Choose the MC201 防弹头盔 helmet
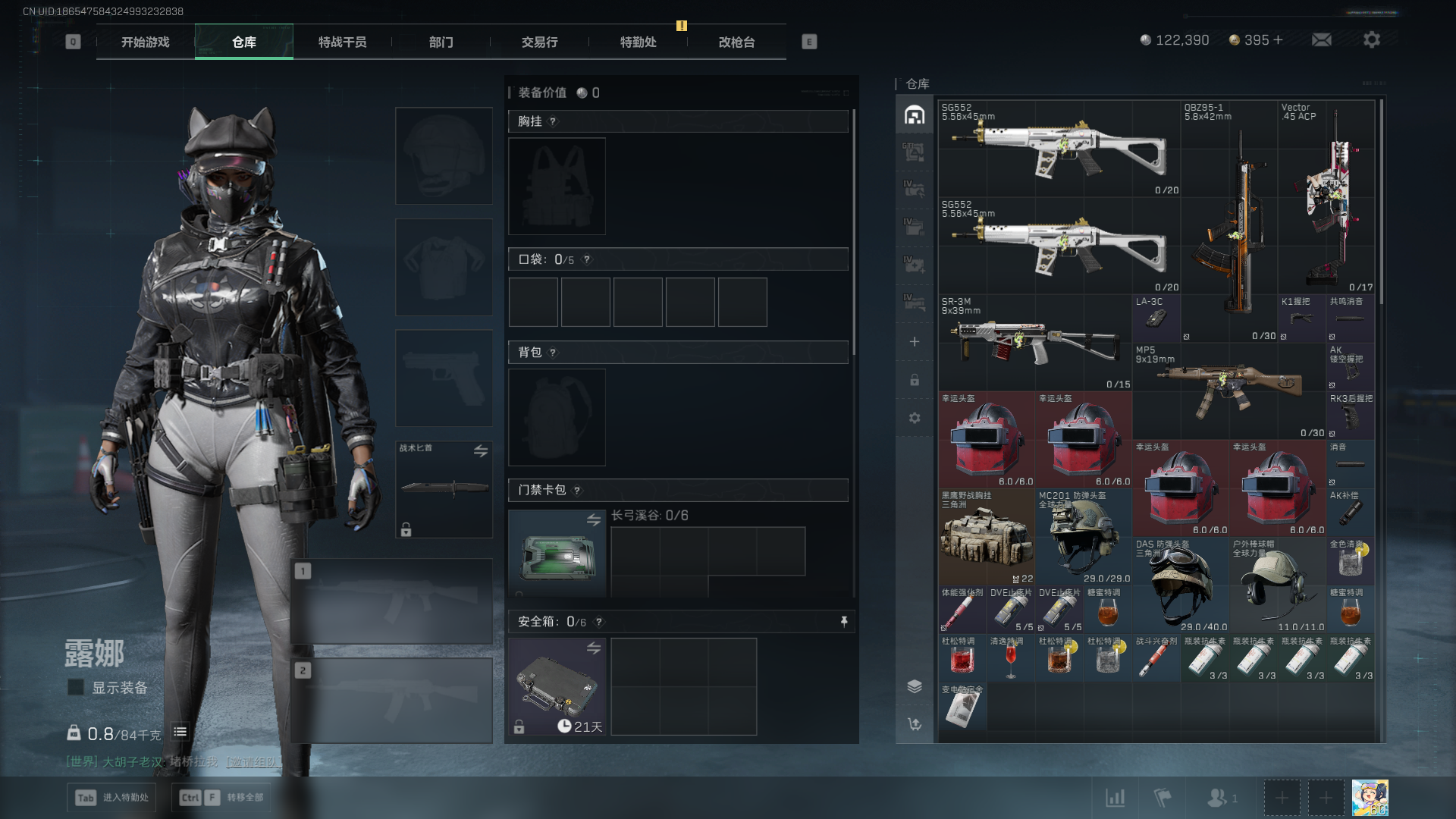1456x819 pixels. coord(1084,537)
